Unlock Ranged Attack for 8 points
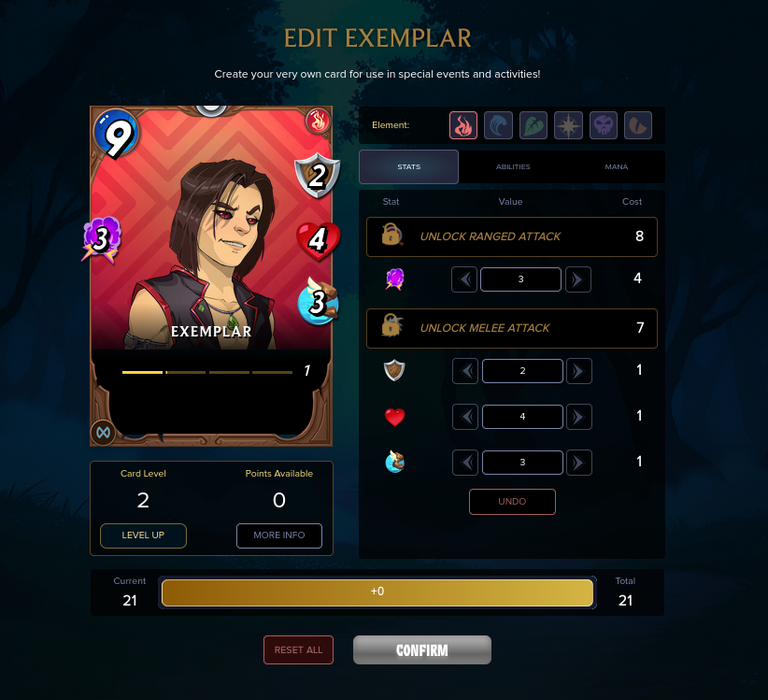This screenshot has height=700, width=768. 511,237
